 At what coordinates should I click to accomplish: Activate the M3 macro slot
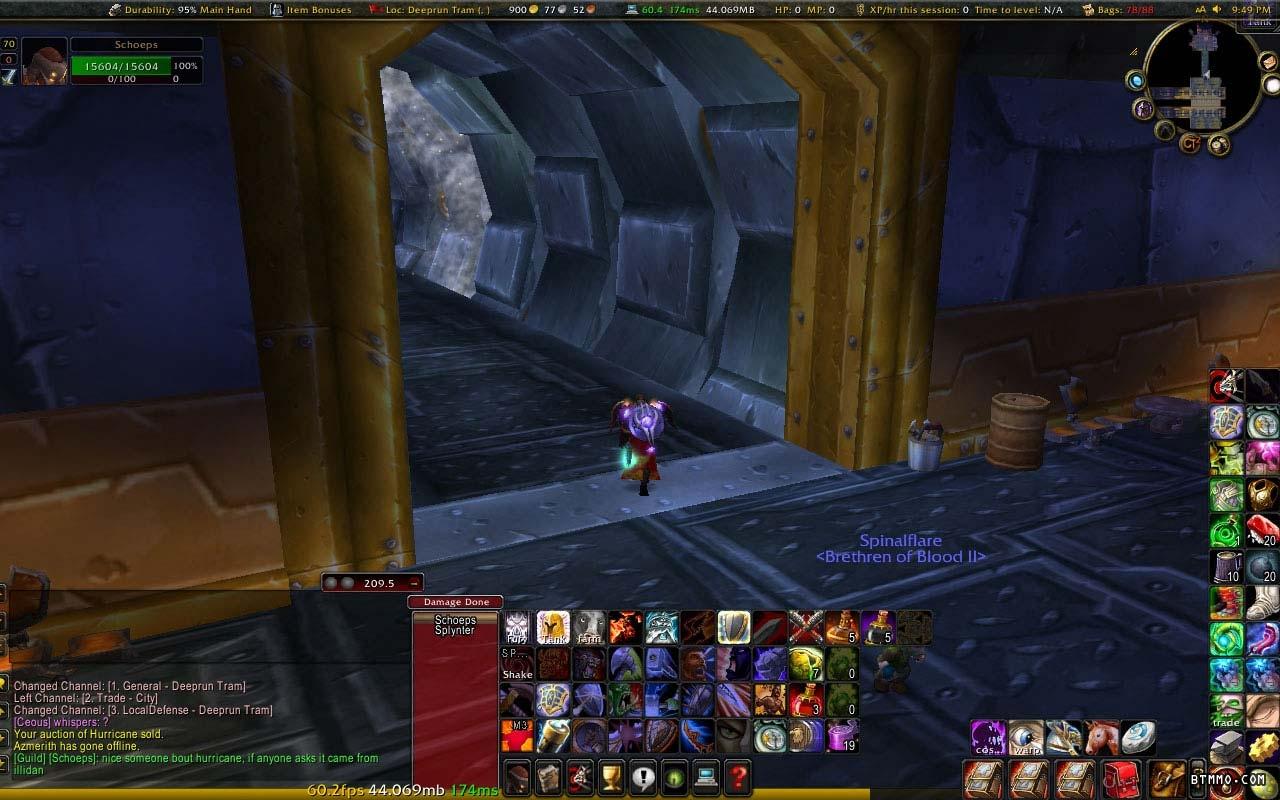click(x=517, y=735)
